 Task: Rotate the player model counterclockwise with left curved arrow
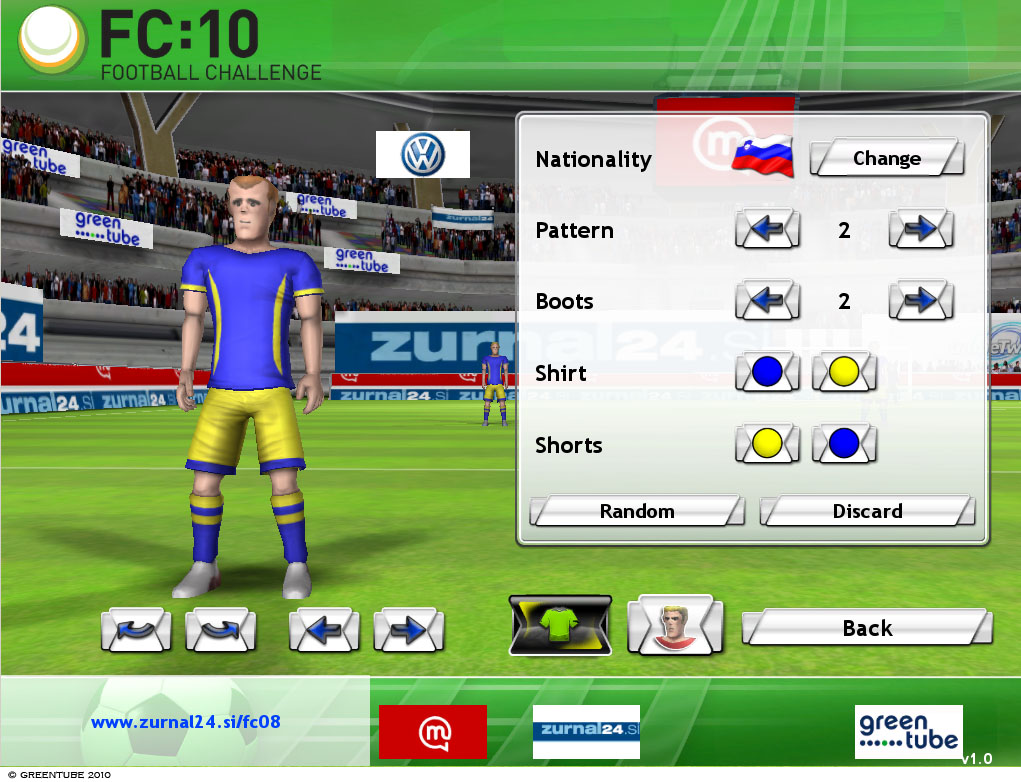[x=136, y=630]
